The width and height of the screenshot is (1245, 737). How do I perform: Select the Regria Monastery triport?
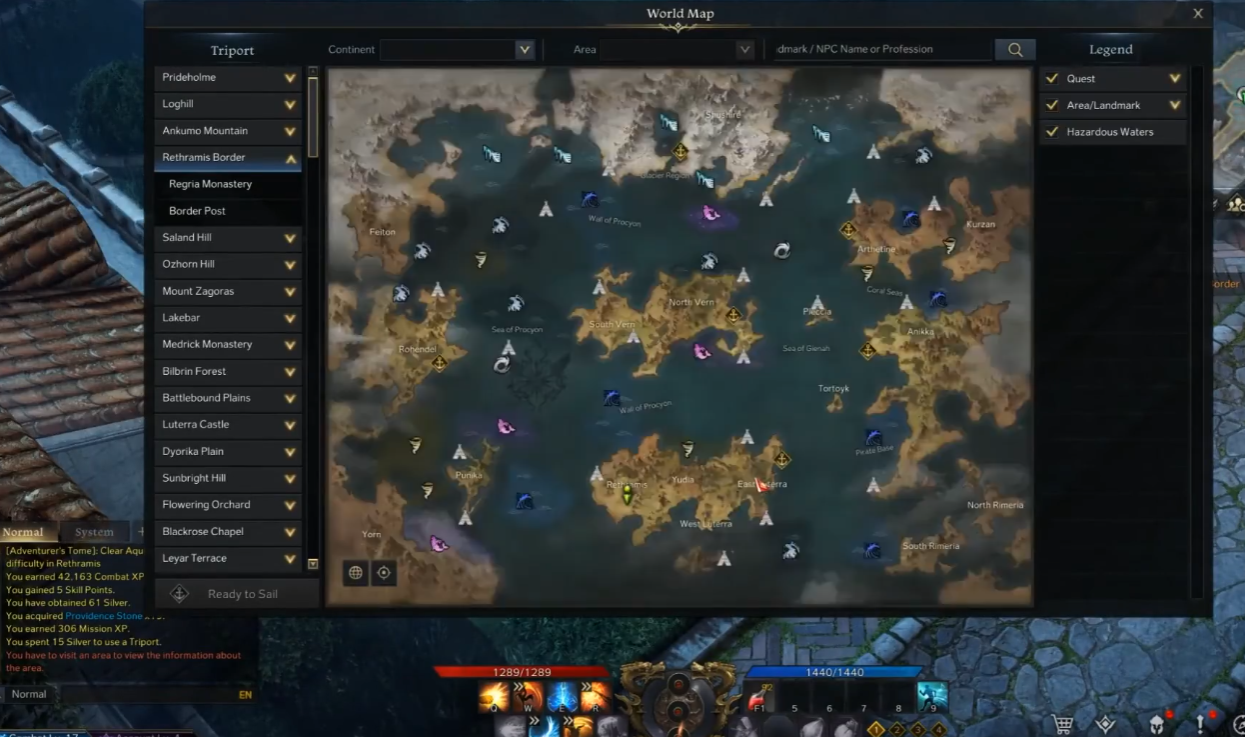coord(211,184)
